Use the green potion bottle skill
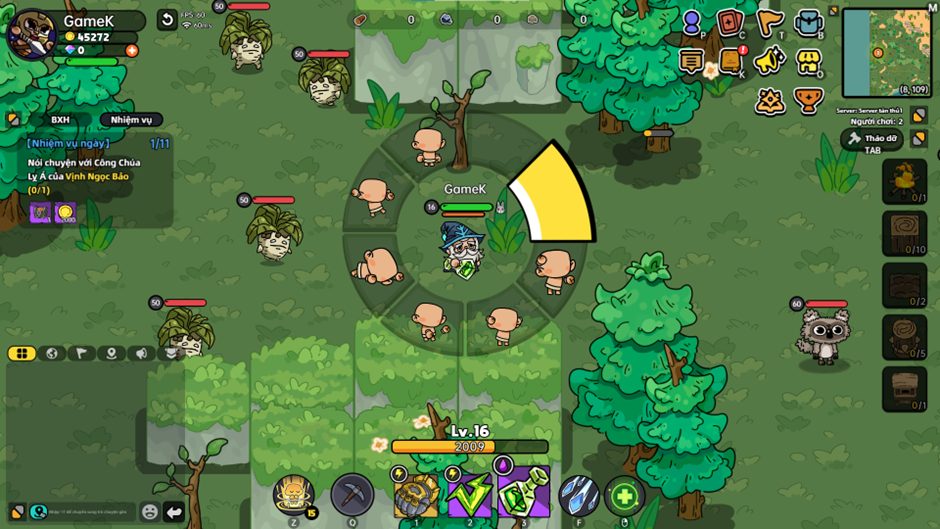 pos(521,495)
